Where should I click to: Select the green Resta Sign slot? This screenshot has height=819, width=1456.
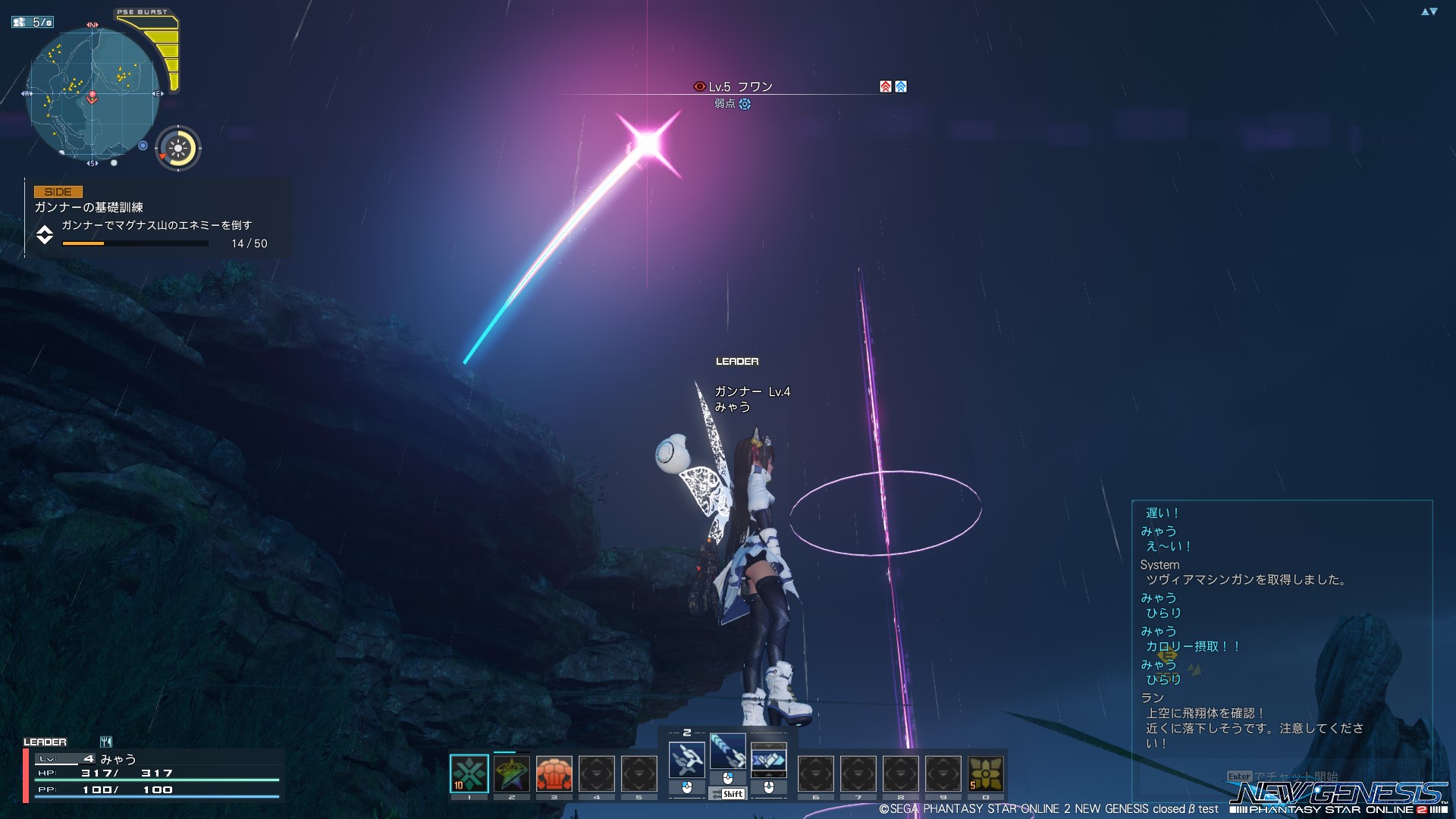[x=469, y=773]
